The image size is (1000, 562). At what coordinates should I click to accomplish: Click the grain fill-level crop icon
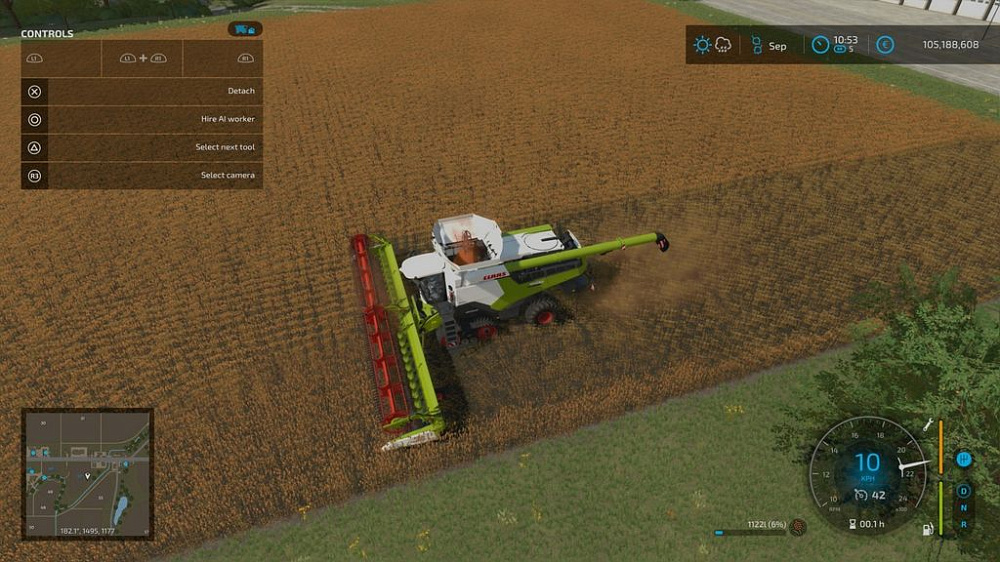point(797,526)
